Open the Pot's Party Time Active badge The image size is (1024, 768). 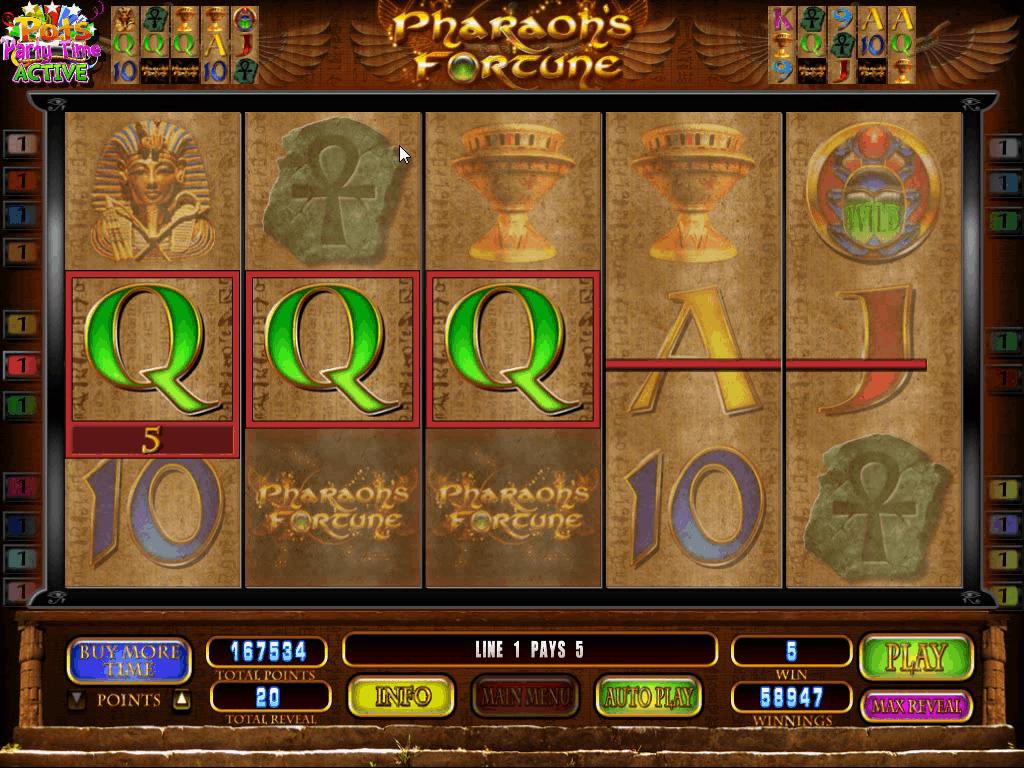pos(52,43)
